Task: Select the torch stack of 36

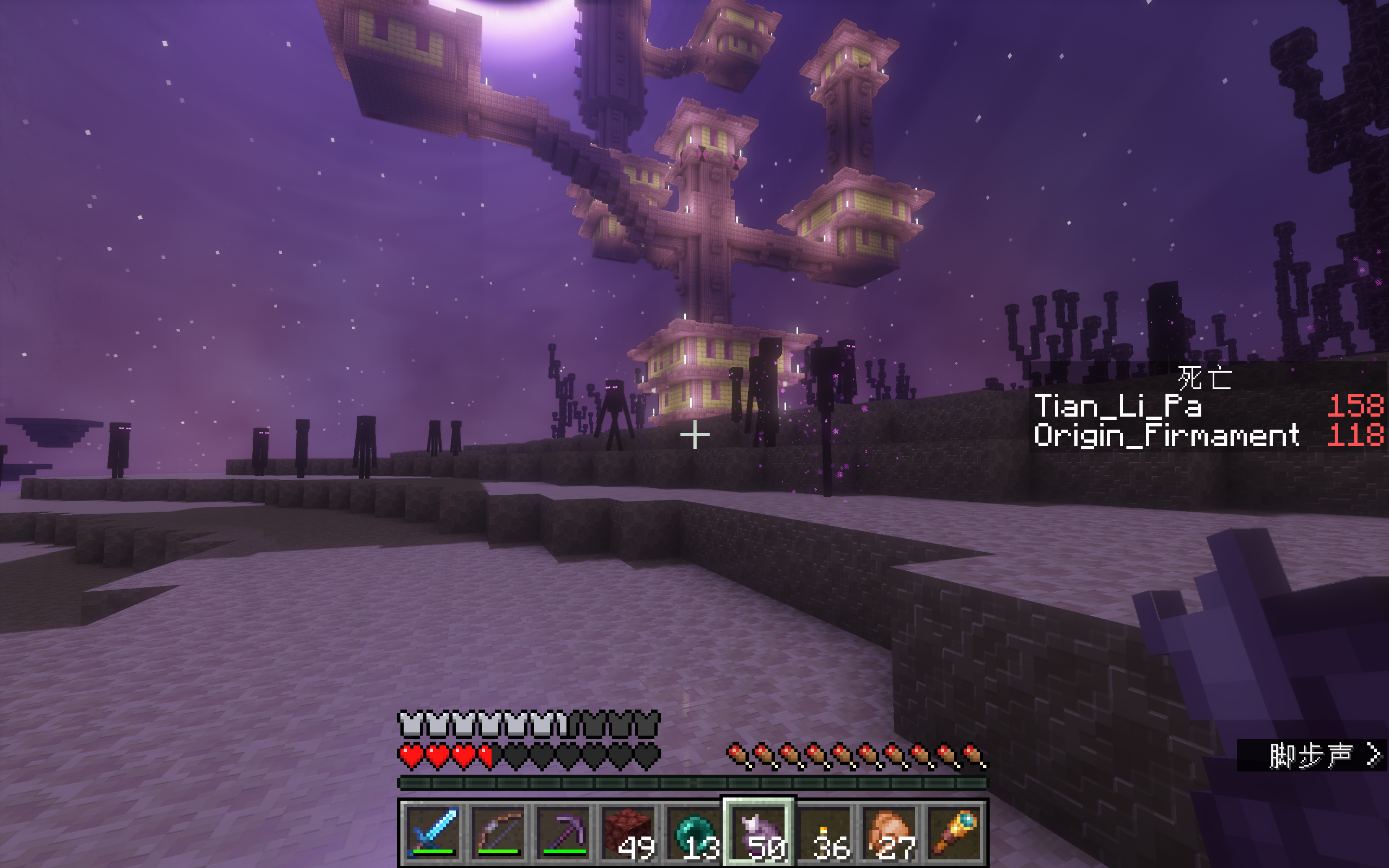Action: point(824,832)
